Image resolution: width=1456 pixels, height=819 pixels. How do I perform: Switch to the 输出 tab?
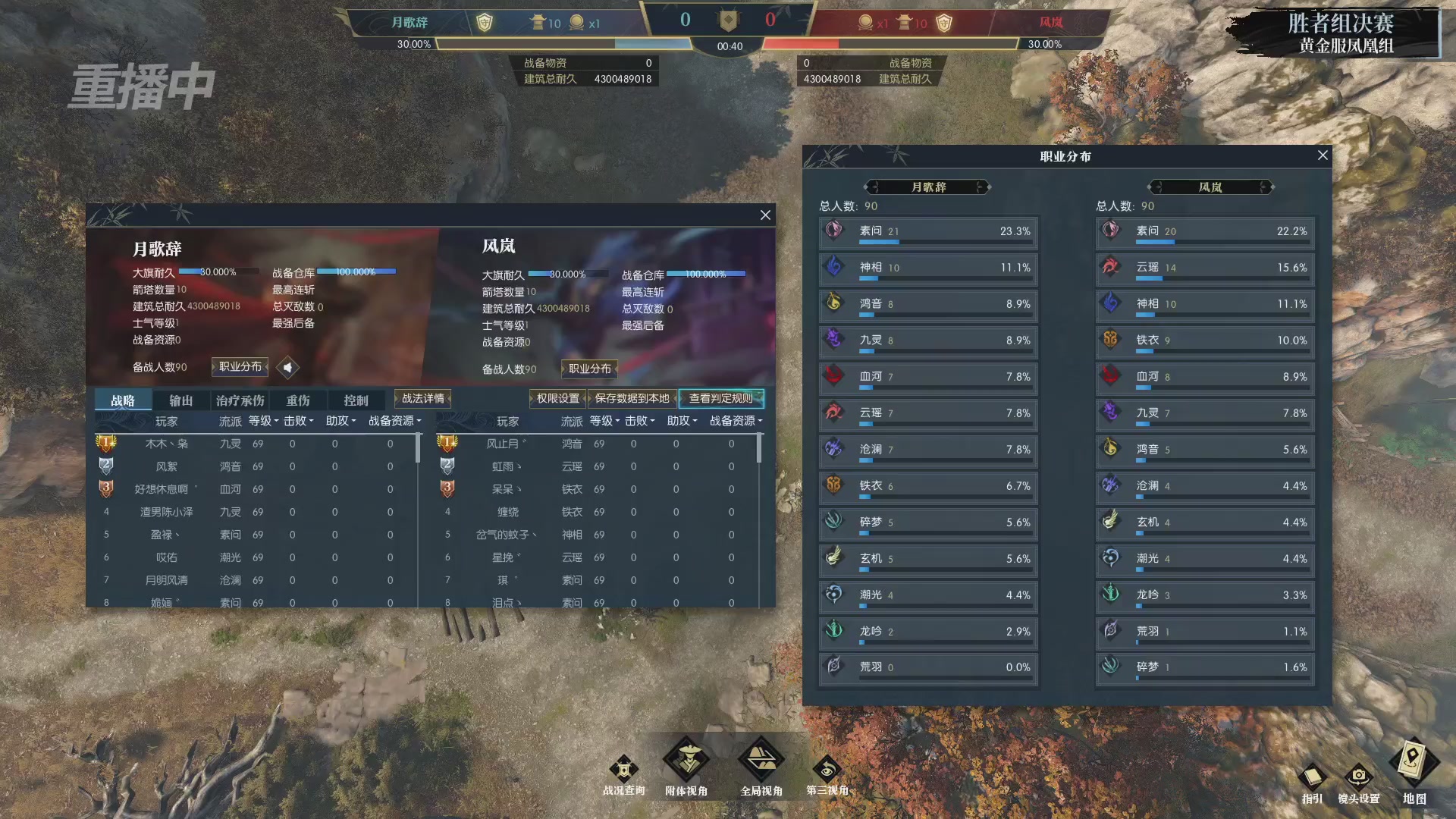[x=181, y=400]
